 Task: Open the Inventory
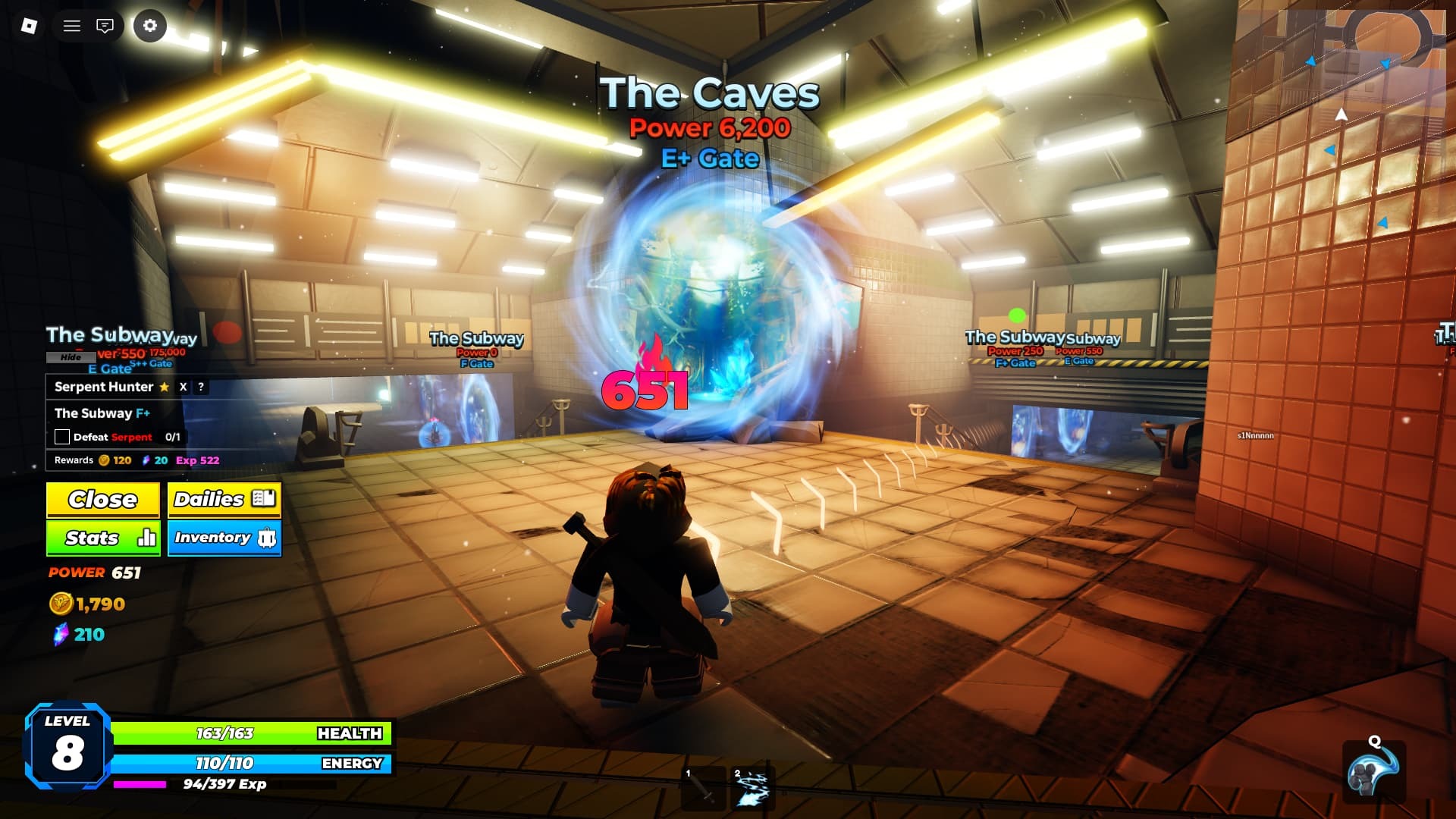[224, 538]
